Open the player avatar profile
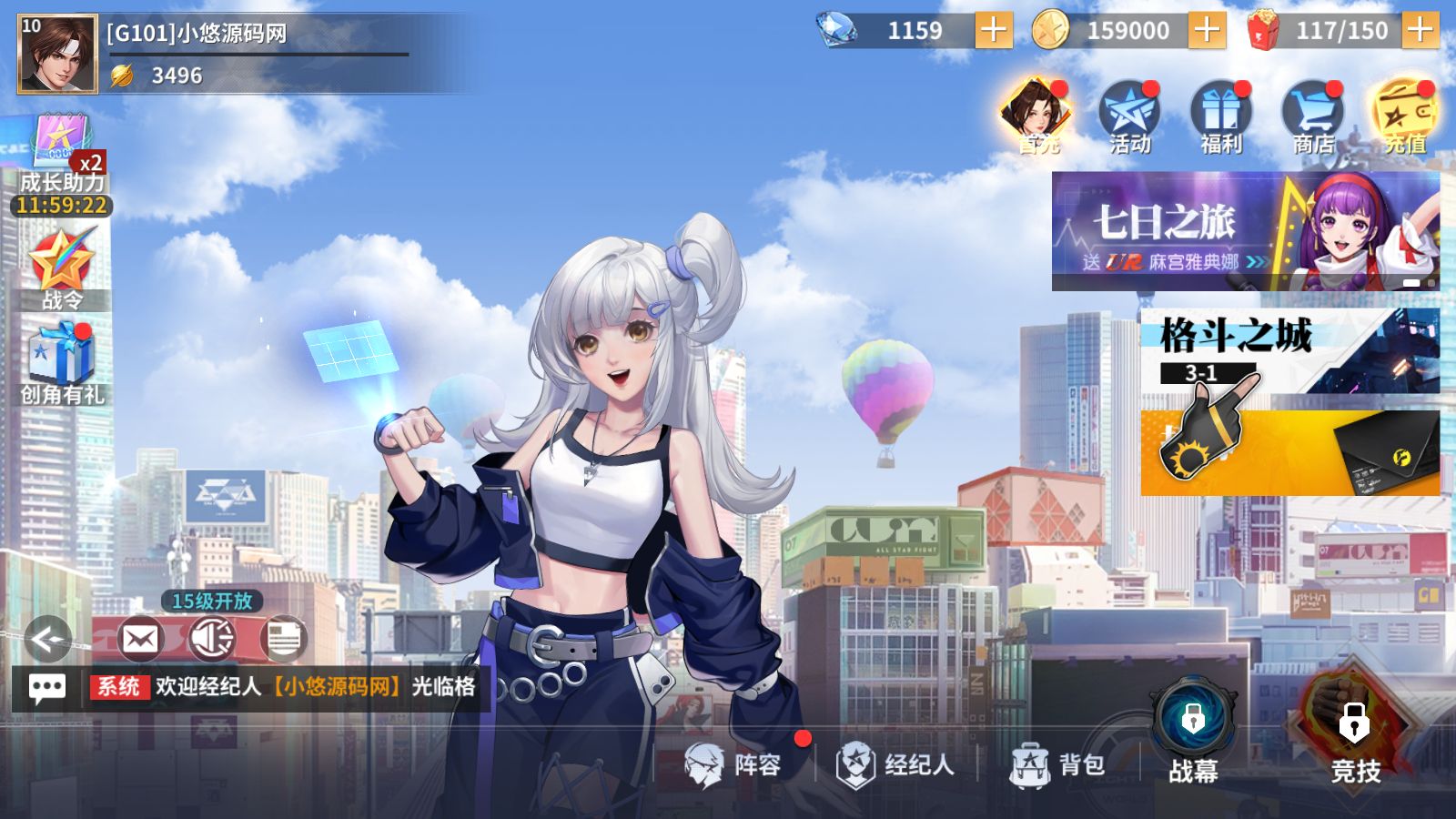This screenshot has width=1456, height=819. (56, 54)
